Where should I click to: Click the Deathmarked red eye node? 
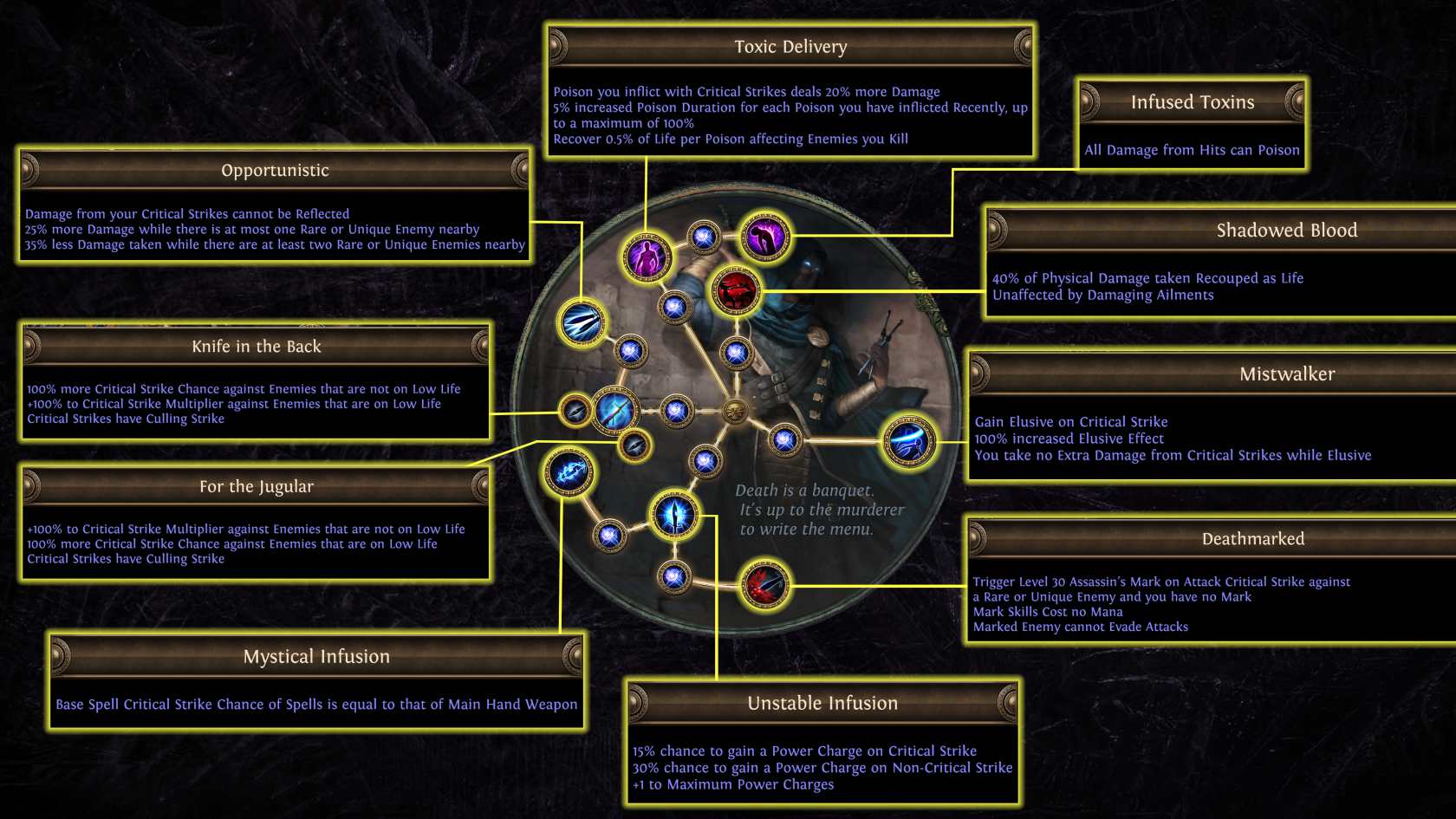tap(764, 584)
